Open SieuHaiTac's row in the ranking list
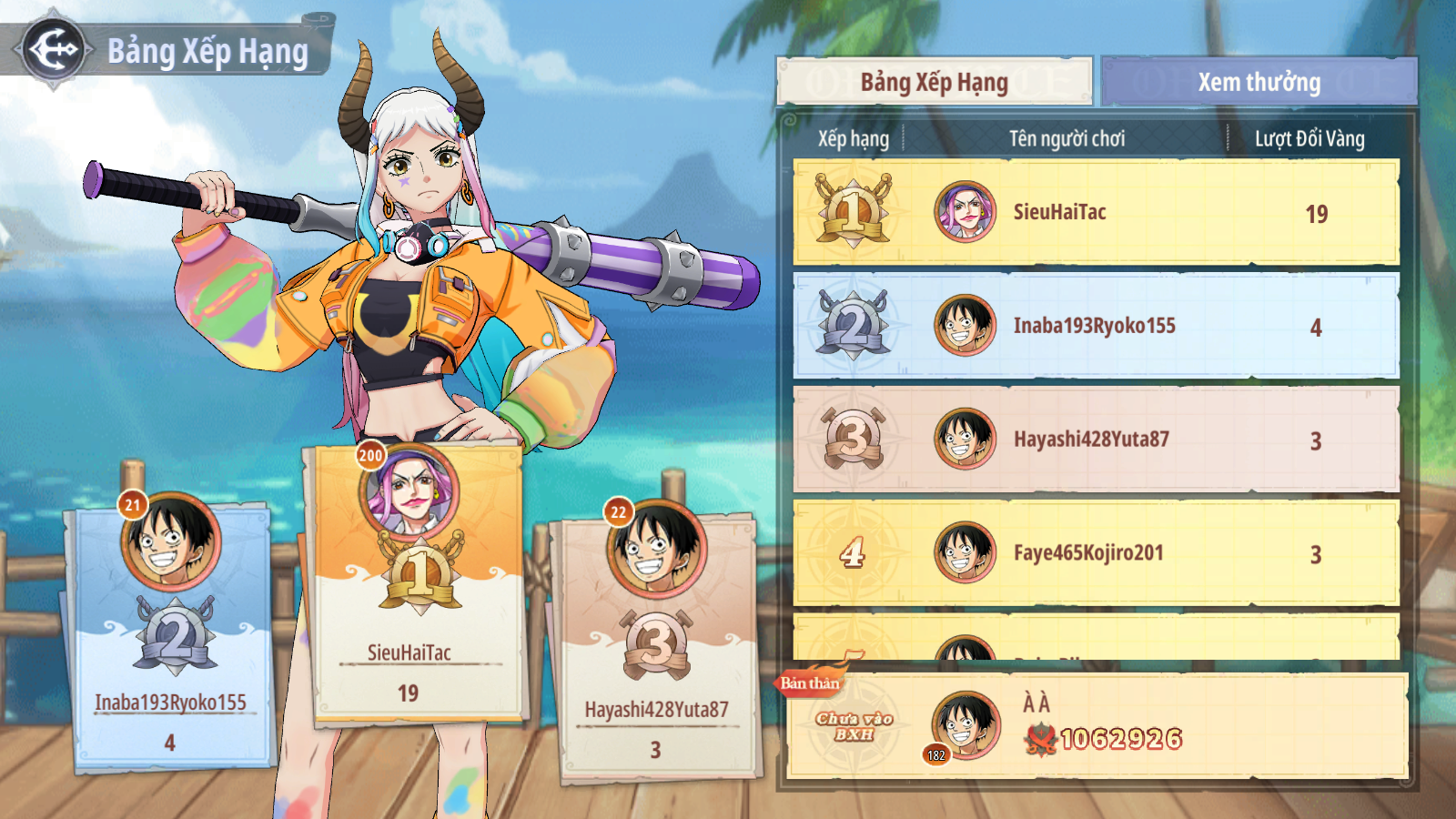 (1096, 212)
